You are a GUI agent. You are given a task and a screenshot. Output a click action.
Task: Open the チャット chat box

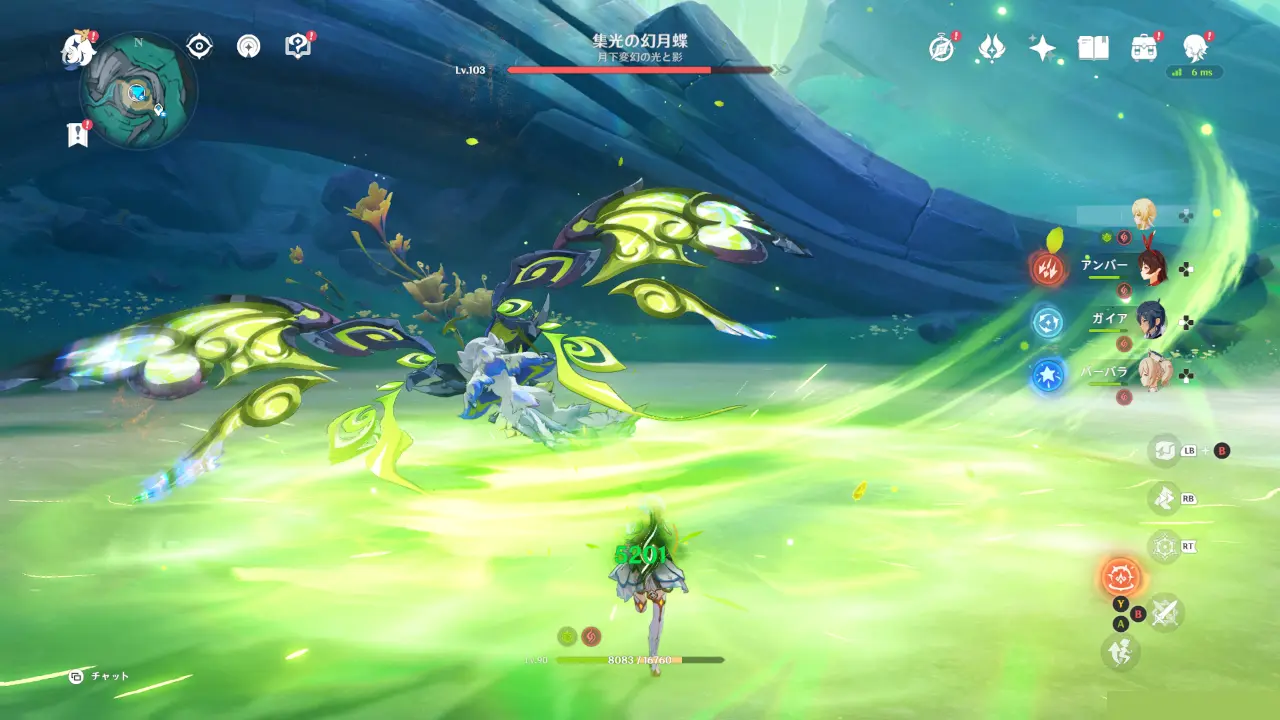click(100, 677)
